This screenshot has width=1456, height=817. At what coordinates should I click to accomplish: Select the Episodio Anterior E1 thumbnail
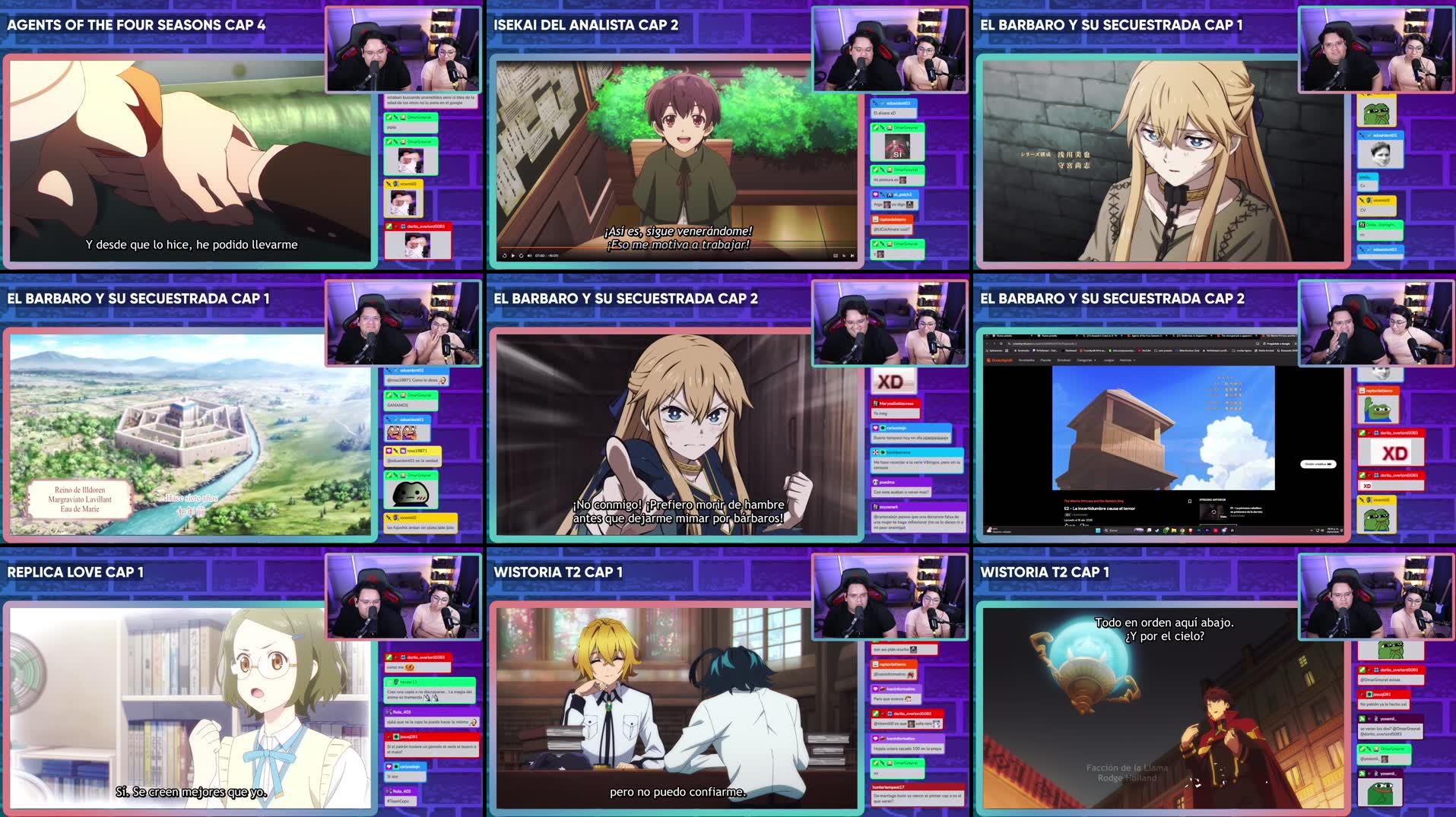(1213, 511)
